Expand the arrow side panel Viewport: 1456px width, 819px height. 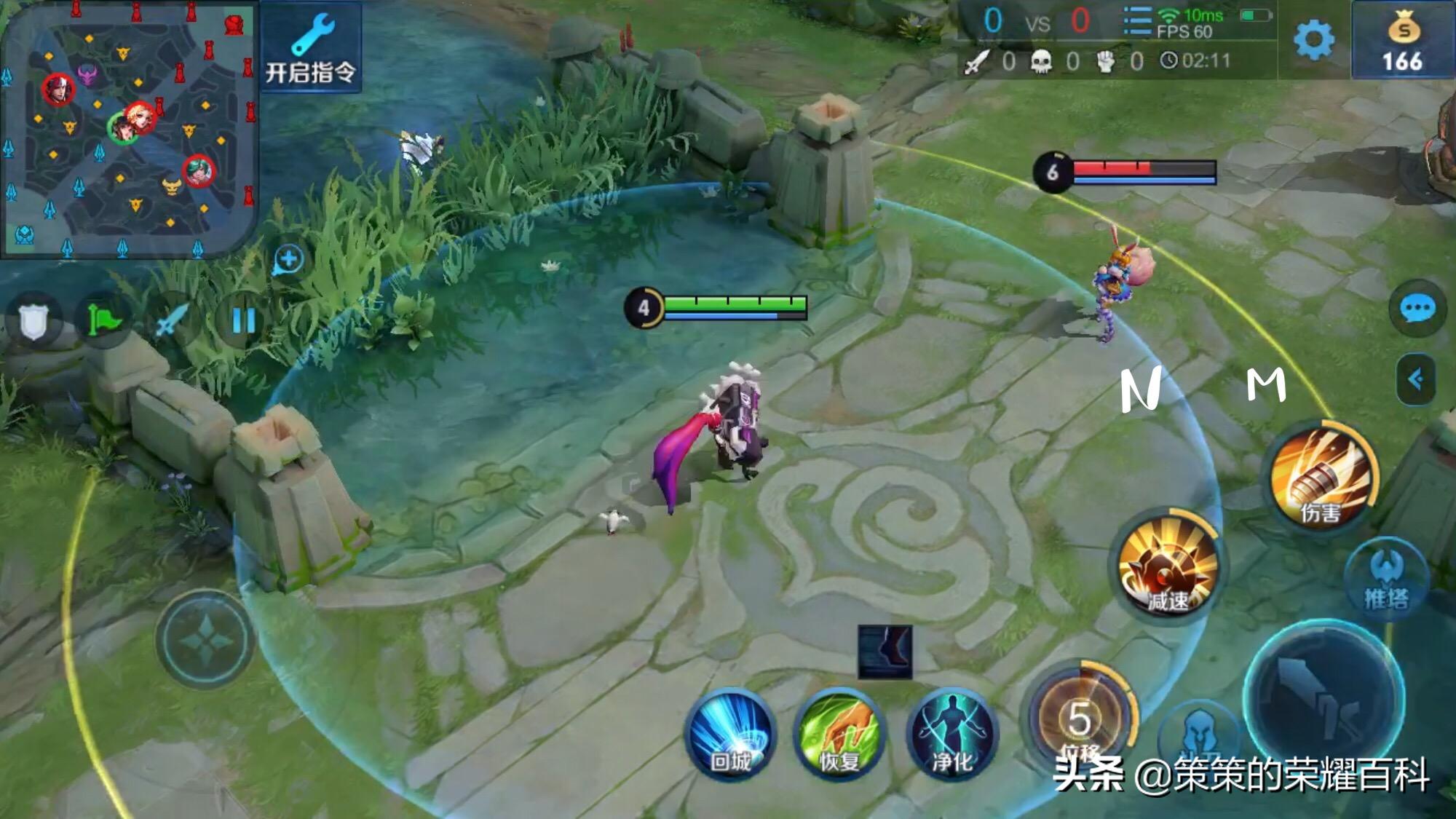coord(1416,379)
